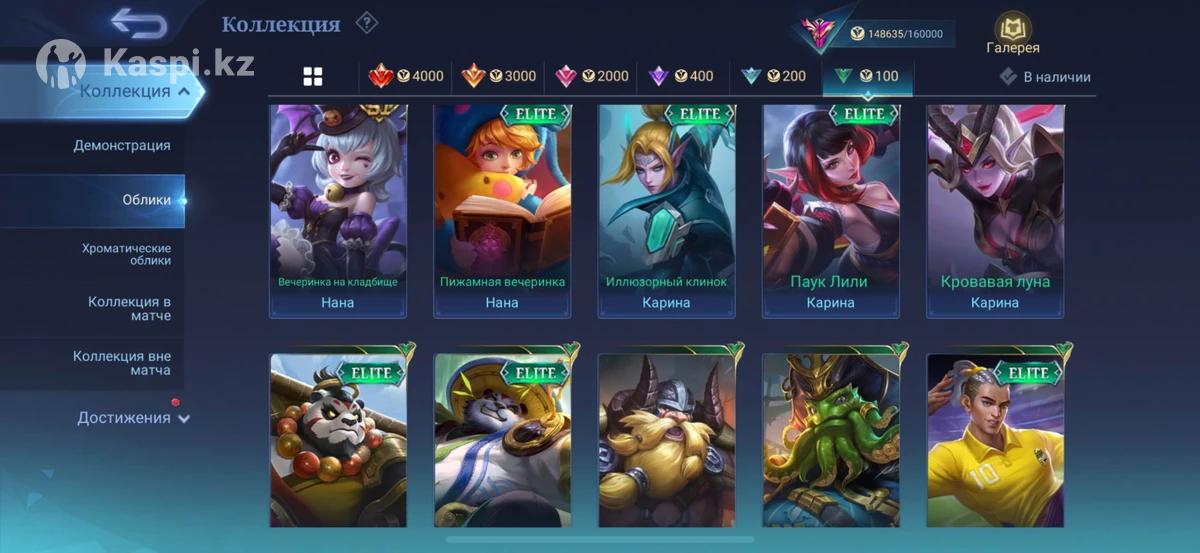
Task: Open the Галерея gallery
Action: tap(1013, 34)
